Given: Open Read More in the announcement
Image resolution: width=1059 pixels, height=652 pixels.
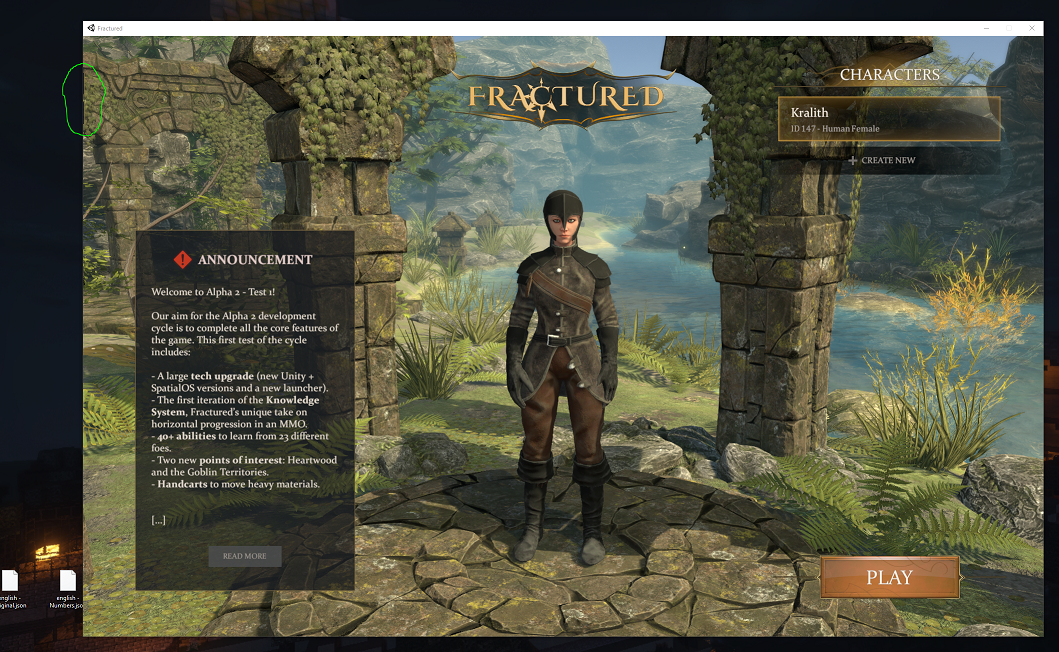Looking at the screenshot, I should (x=245, y=556).
